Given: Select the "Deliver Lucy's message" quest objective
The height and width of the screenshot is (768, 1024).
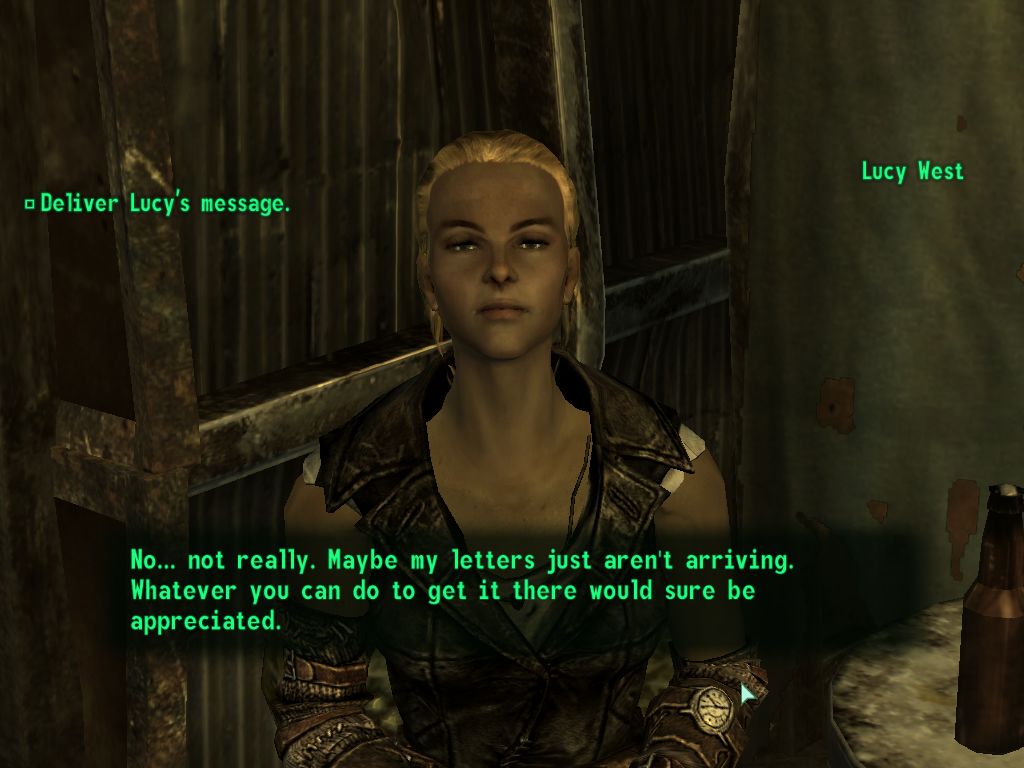Looking at the screenshot, I should tap(165, 204).
